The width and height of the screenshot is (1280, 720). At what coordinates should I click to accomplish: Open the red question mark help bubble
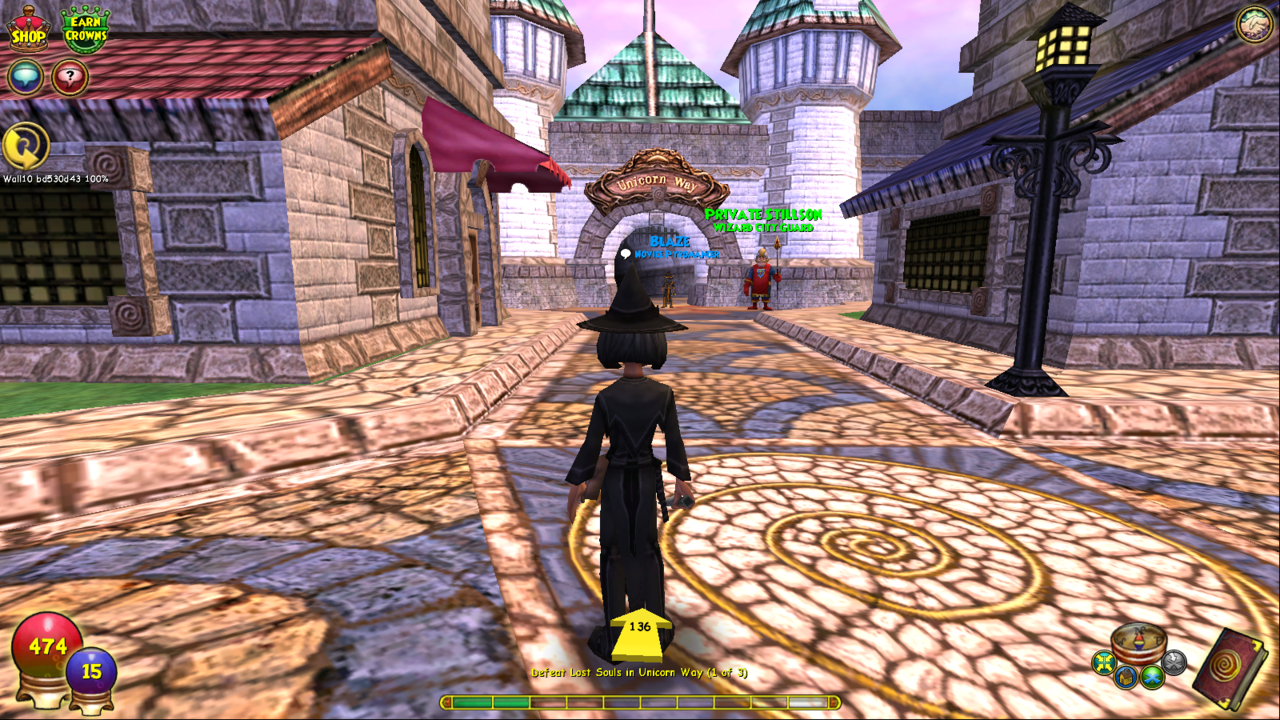tap(70, 77)
